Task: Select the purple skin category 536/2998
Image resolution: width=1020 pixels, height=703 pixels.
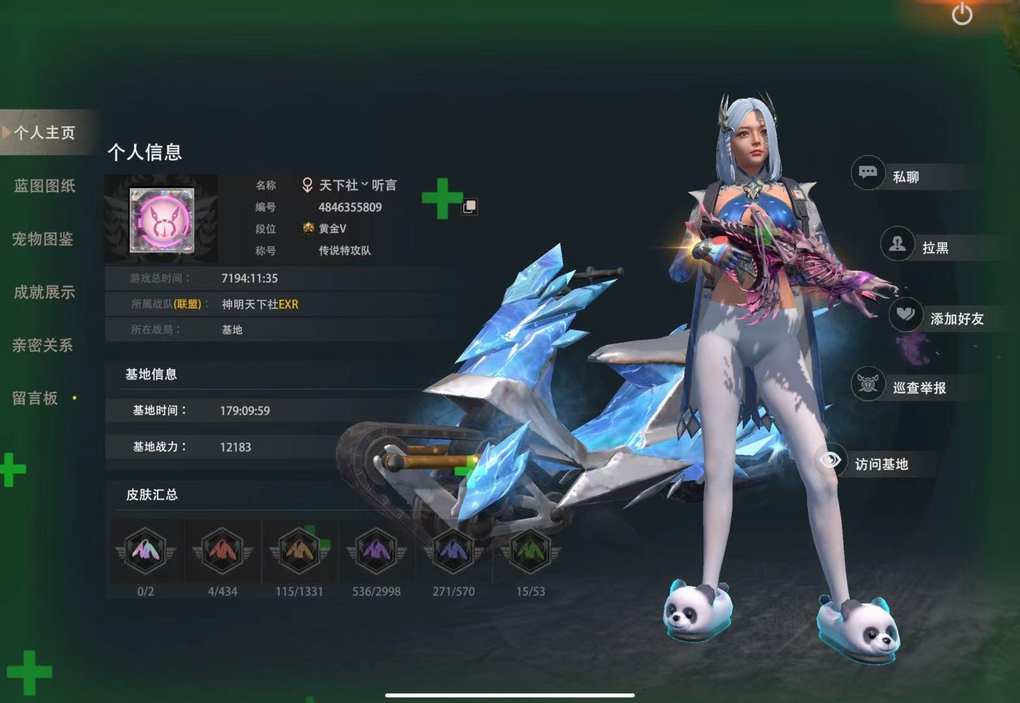Action: coord(377,551)
